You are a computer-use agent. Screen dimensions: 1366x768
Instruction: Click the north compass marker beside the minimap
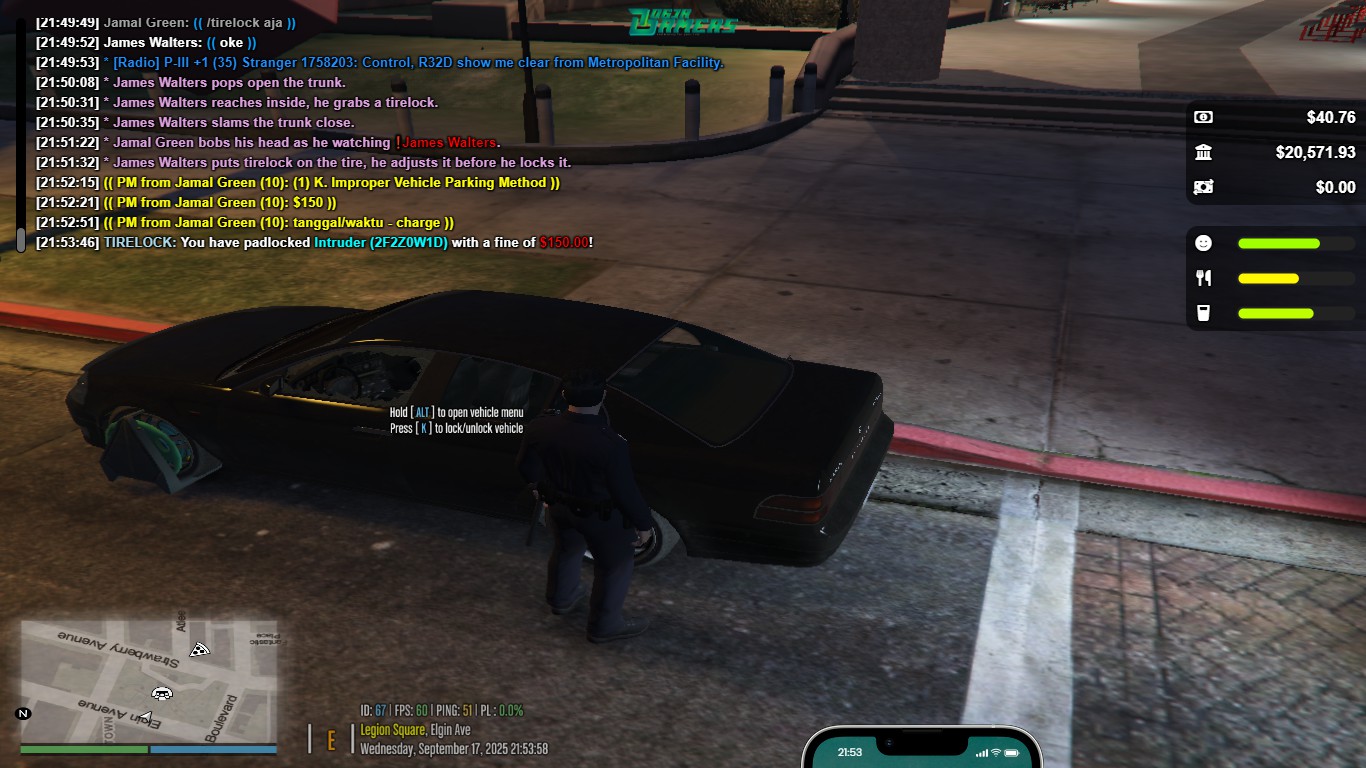(23, 713)
